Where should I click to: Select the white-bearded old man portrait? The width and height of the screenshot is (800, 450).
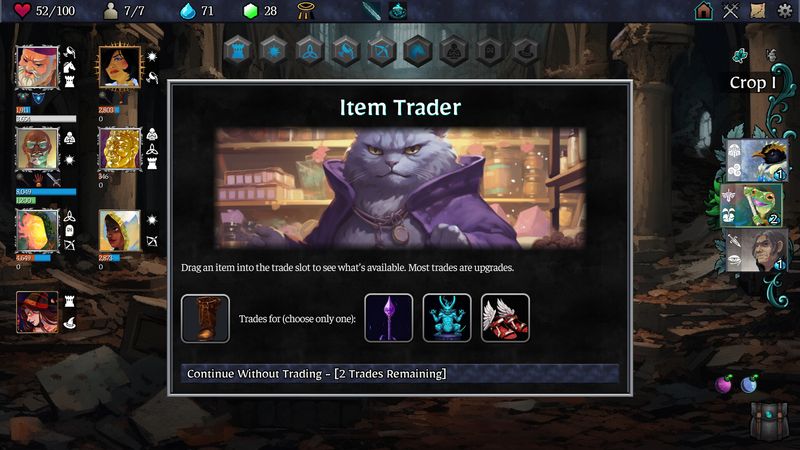pos(38,66)
